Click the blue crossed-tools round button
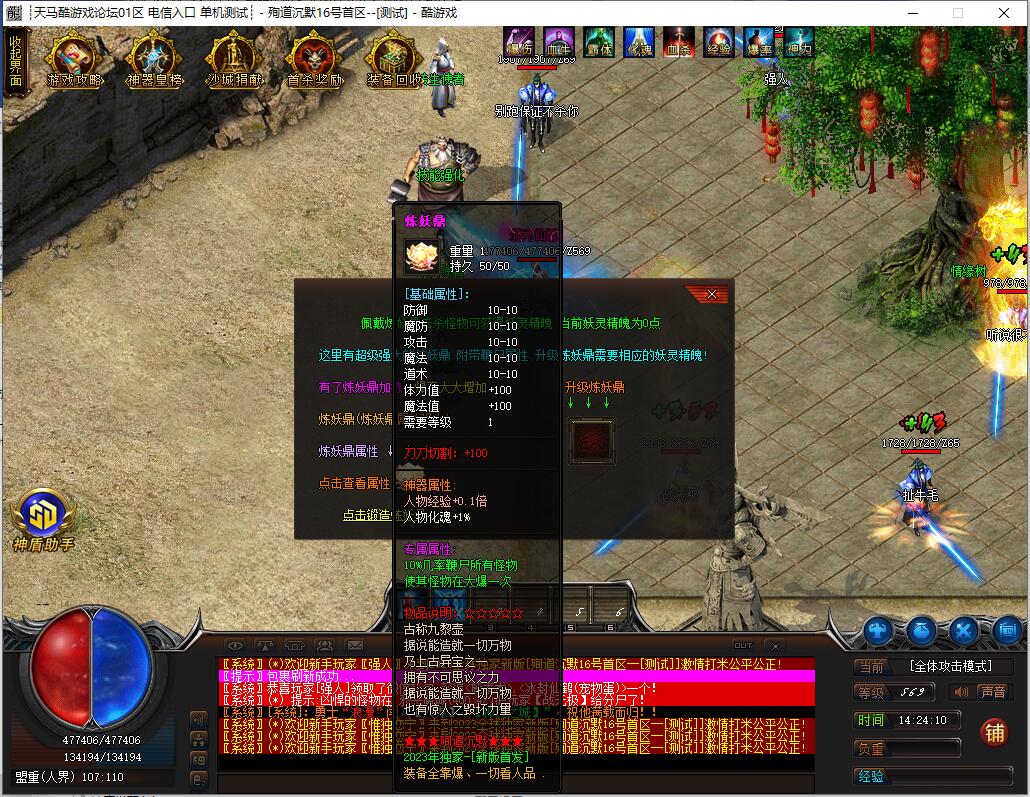1030x797 pixels. 964,631
